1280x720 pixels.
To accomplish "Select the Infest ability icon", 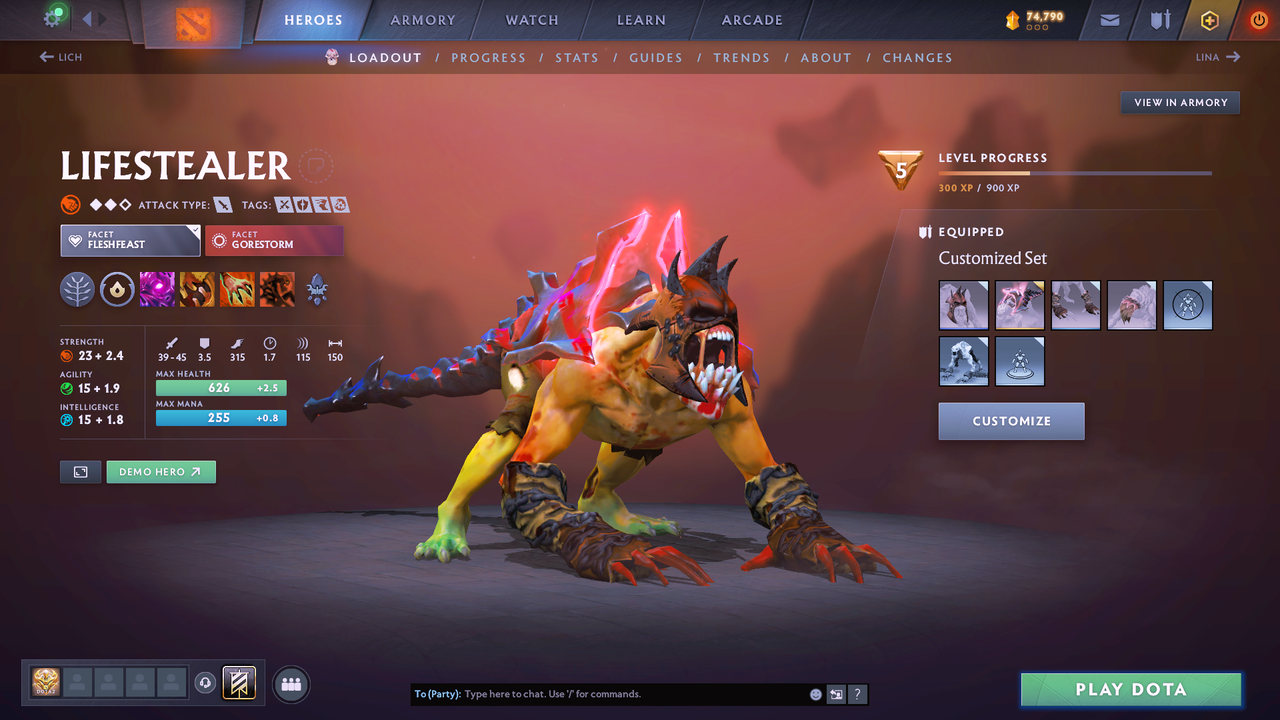I will pyautogui.click(x=276, y=290).
